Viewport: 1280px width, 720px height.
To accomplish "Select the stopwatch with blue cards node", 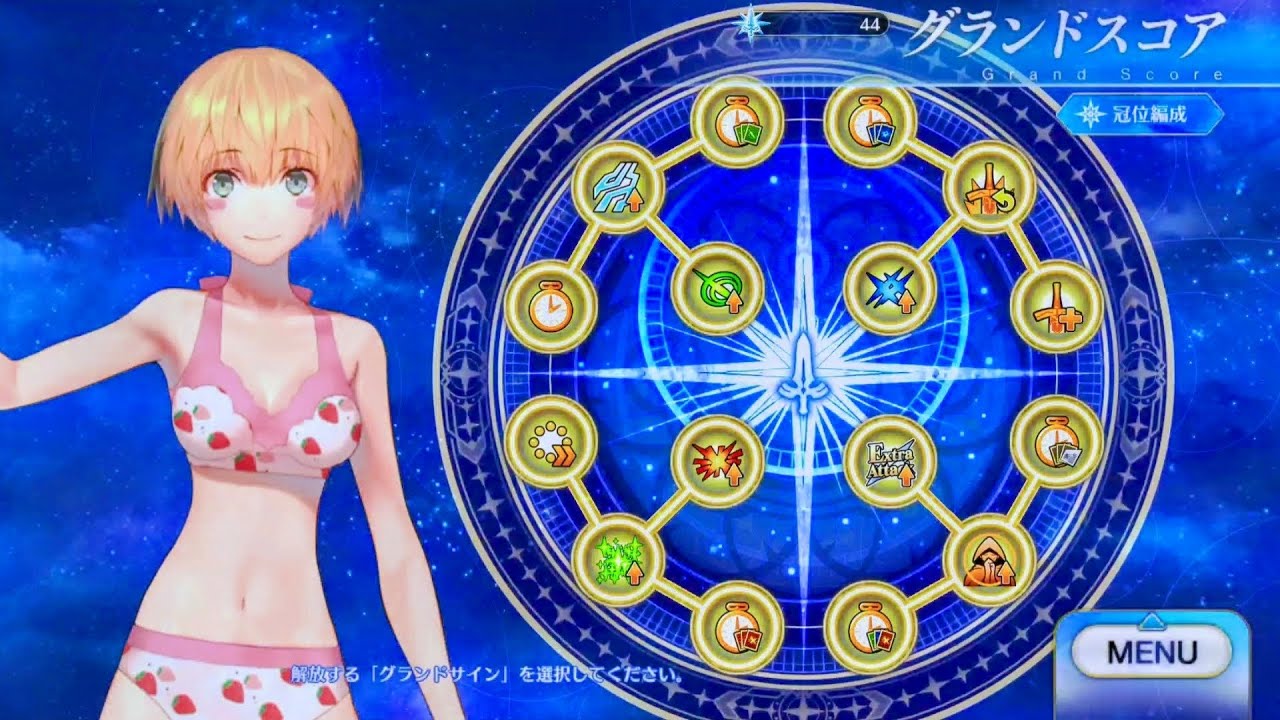I will point(869,123).
